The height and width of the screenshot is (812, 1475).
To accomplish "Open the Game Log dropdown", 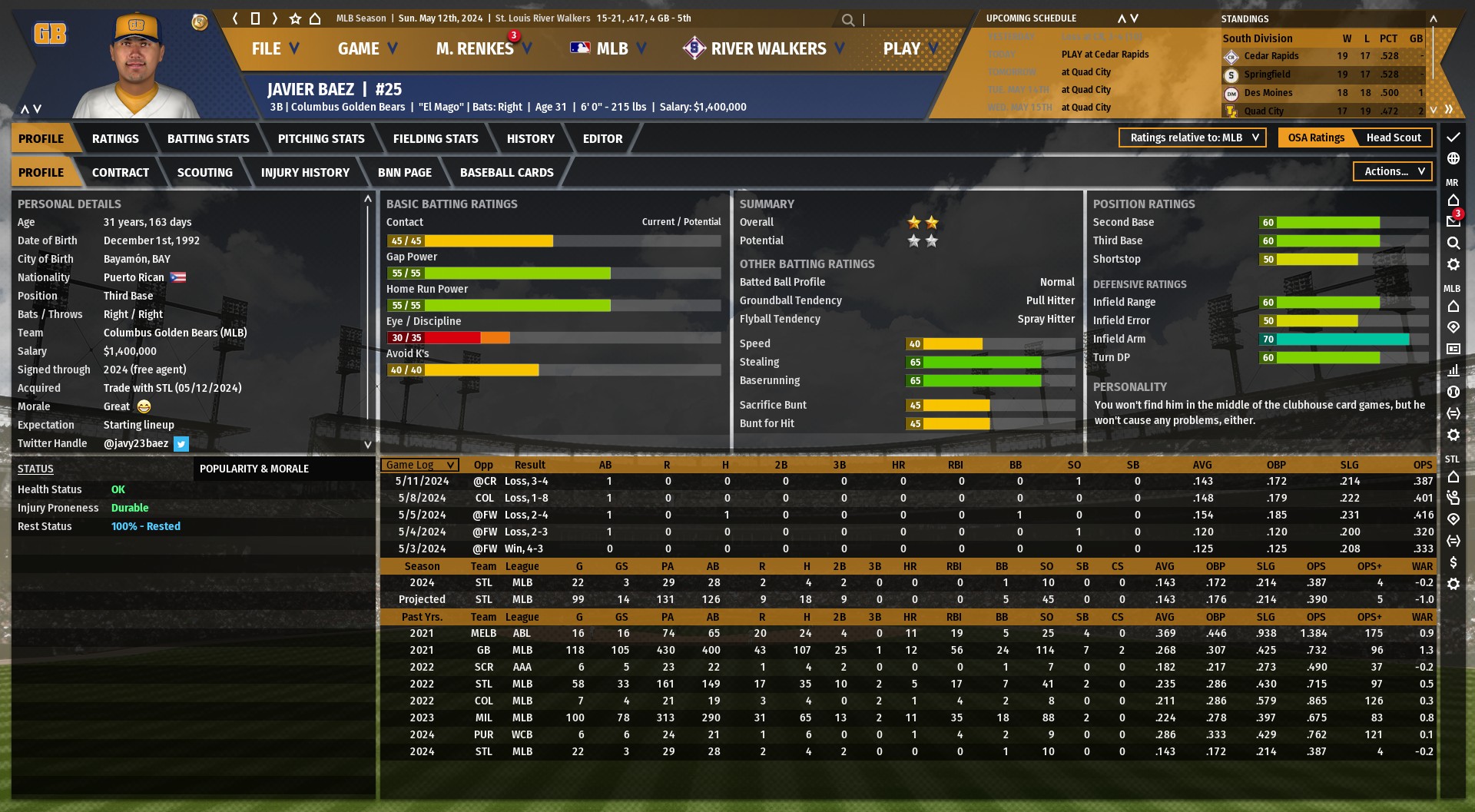I will [x=419, y=465].
